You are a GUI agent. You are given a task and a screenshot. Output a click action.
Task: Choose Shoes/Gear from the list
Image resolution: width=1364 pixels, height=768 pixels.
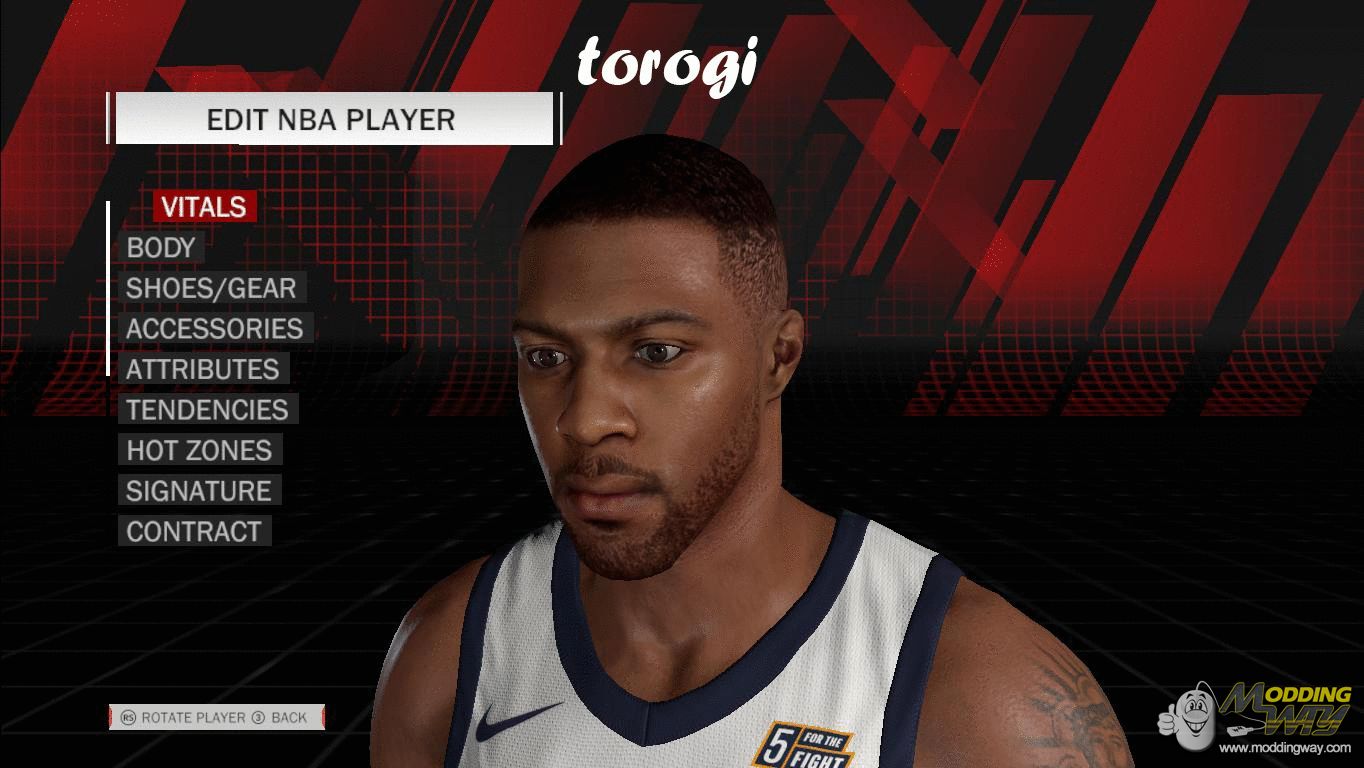click(x=211, y=288)
